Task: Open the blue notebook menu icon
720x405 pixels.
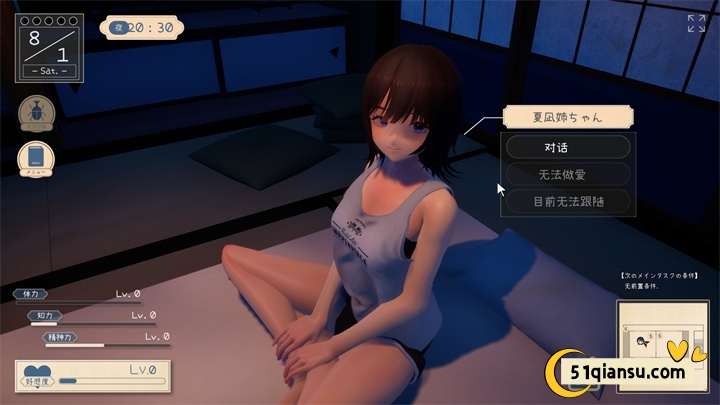Action: pos(35,158)
